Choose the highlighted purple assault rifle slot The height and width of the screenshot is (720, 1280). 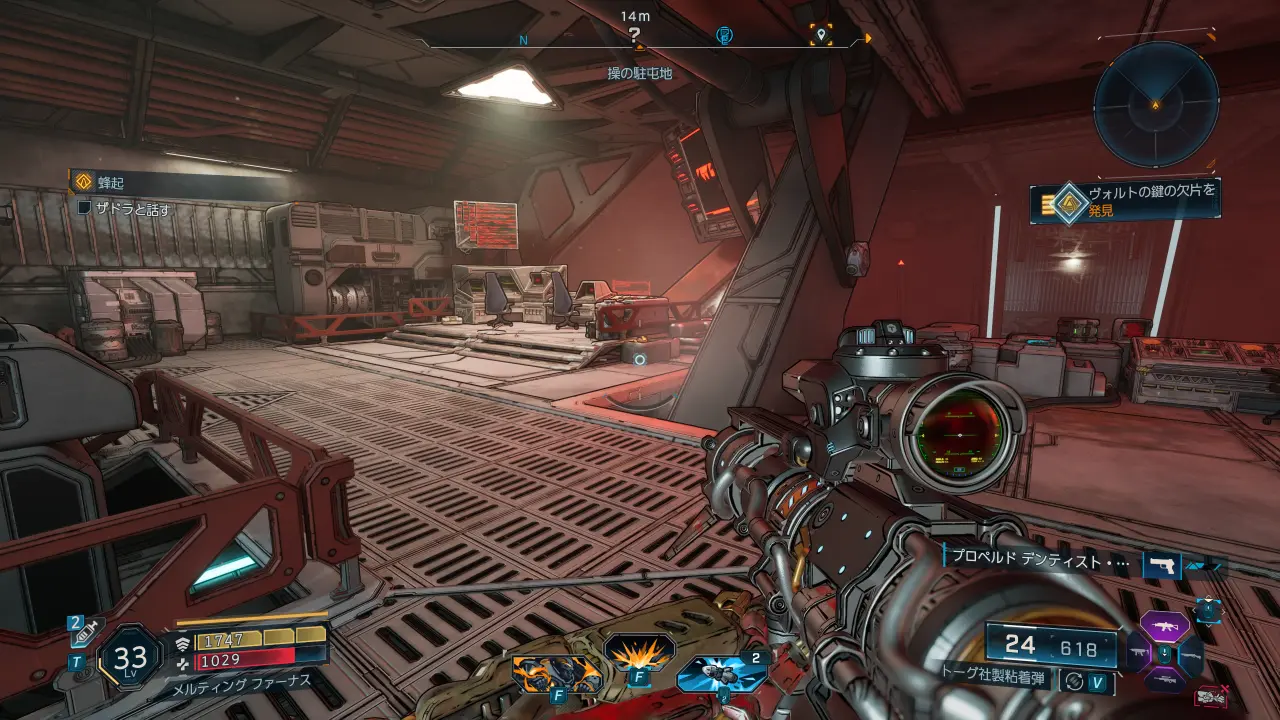pos(1165,628)
